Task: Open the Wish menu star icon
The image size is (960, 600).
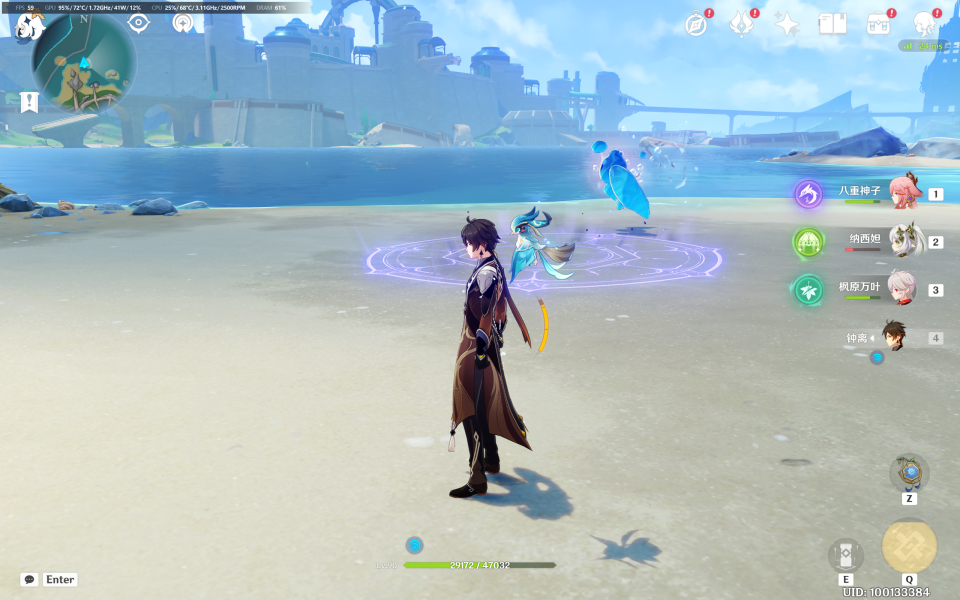Action: (787, 25)
